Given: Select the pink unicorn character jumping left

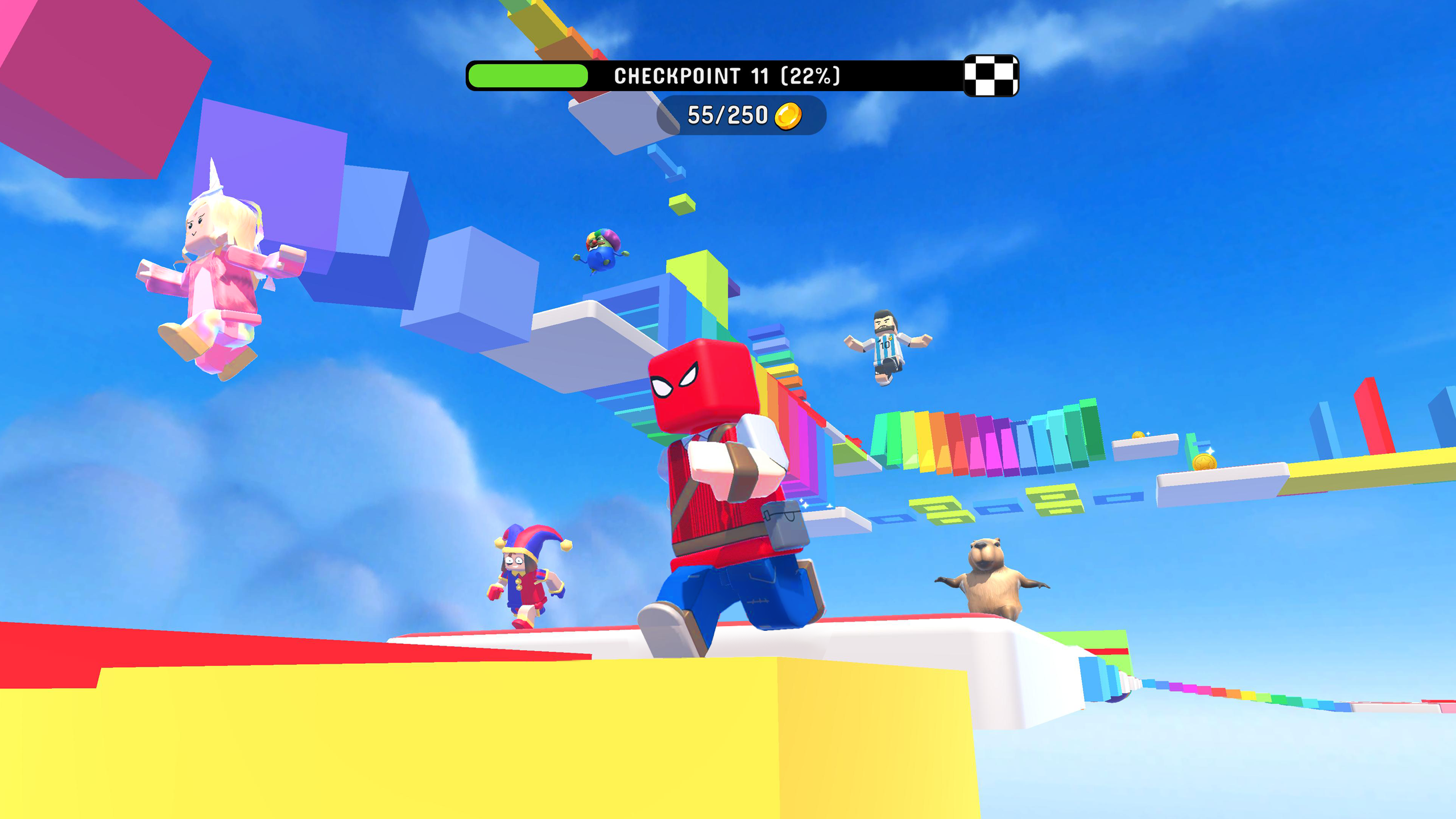Looking at the screenshot, I should click(216, 284).
